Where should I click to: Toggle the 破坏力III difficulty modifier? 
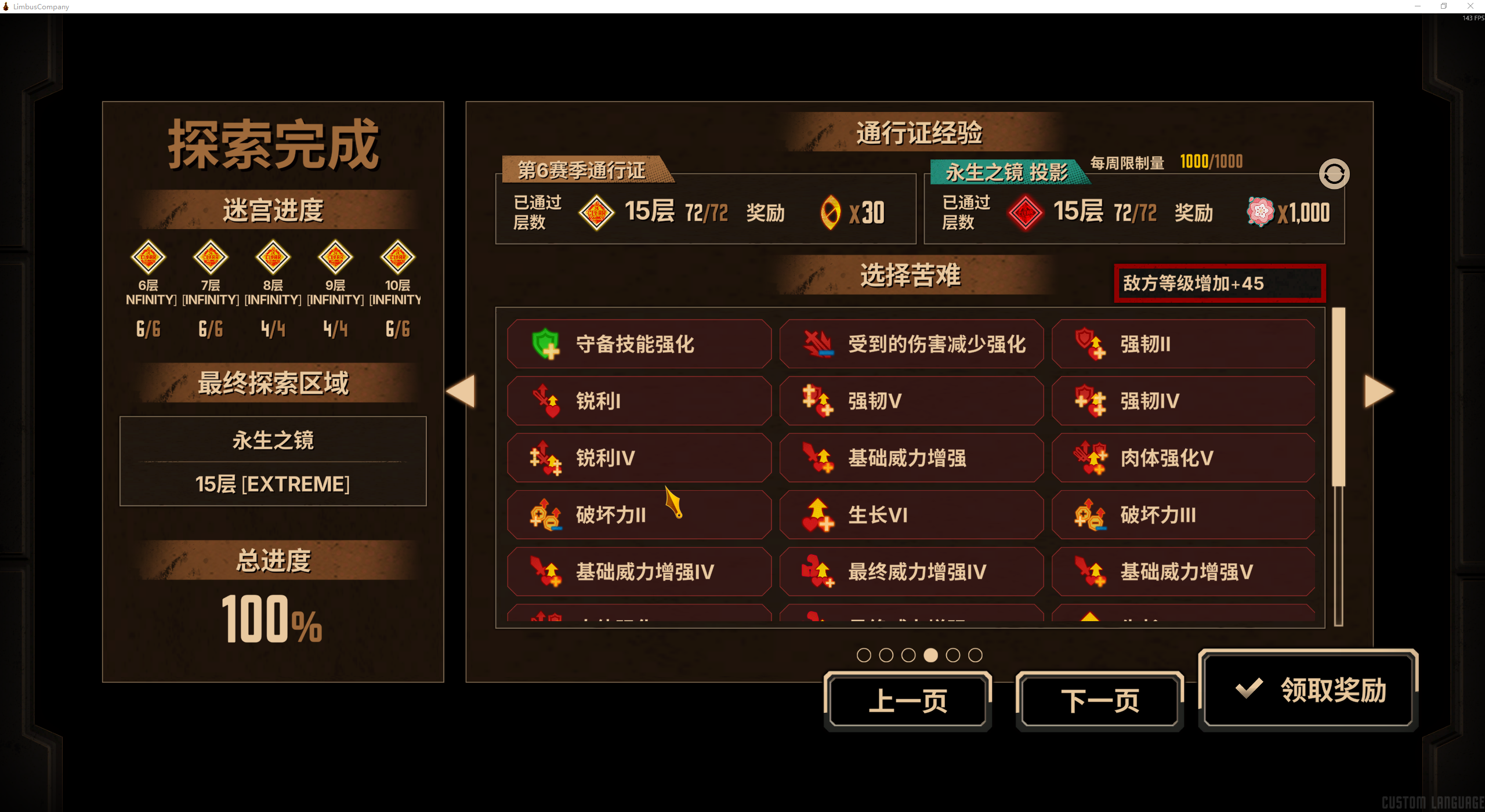[x=1183, y=514]
